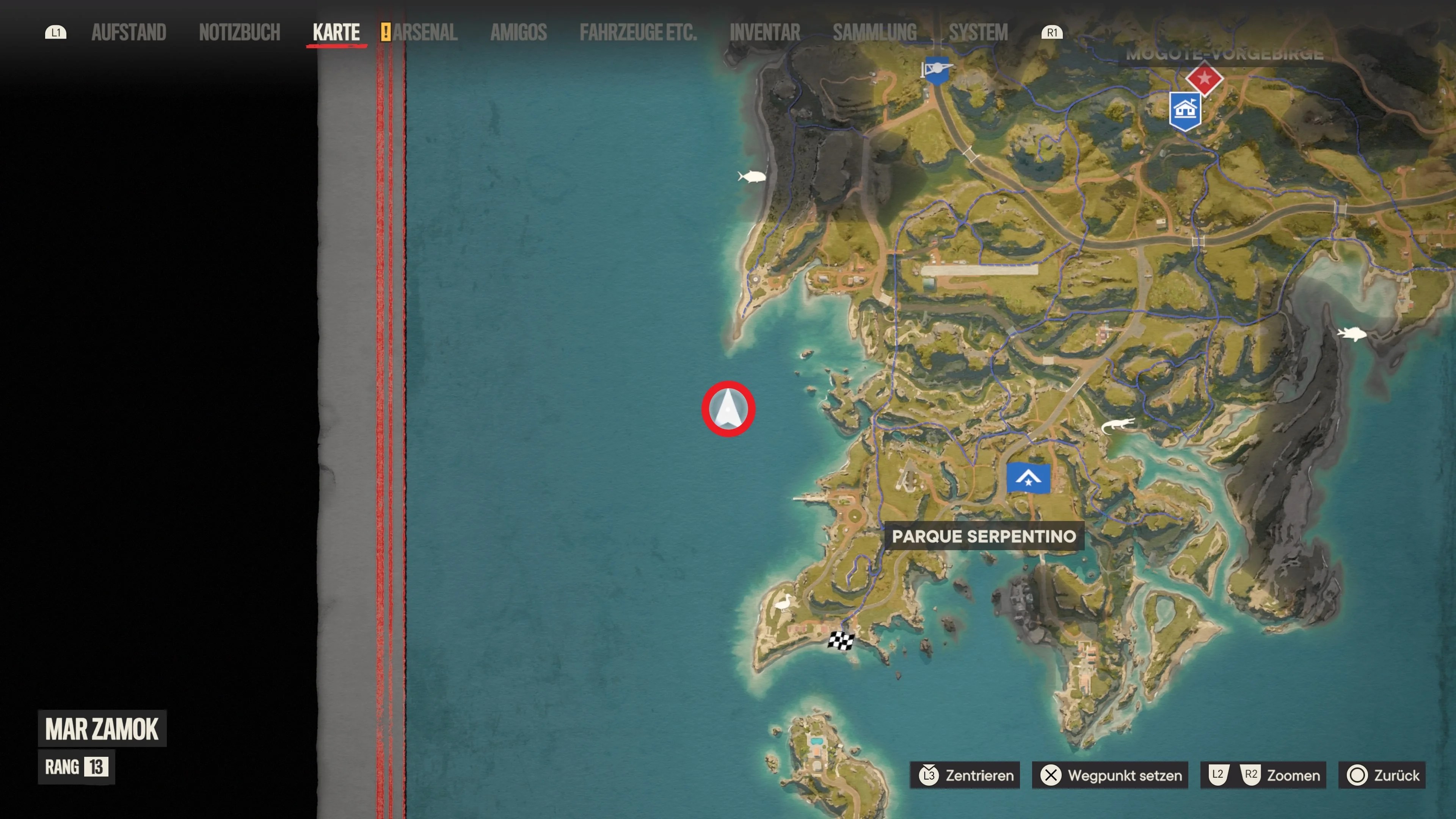The image size is (1456, 819).
Task: Select the player position arrow marker
Action: point(729,409)
